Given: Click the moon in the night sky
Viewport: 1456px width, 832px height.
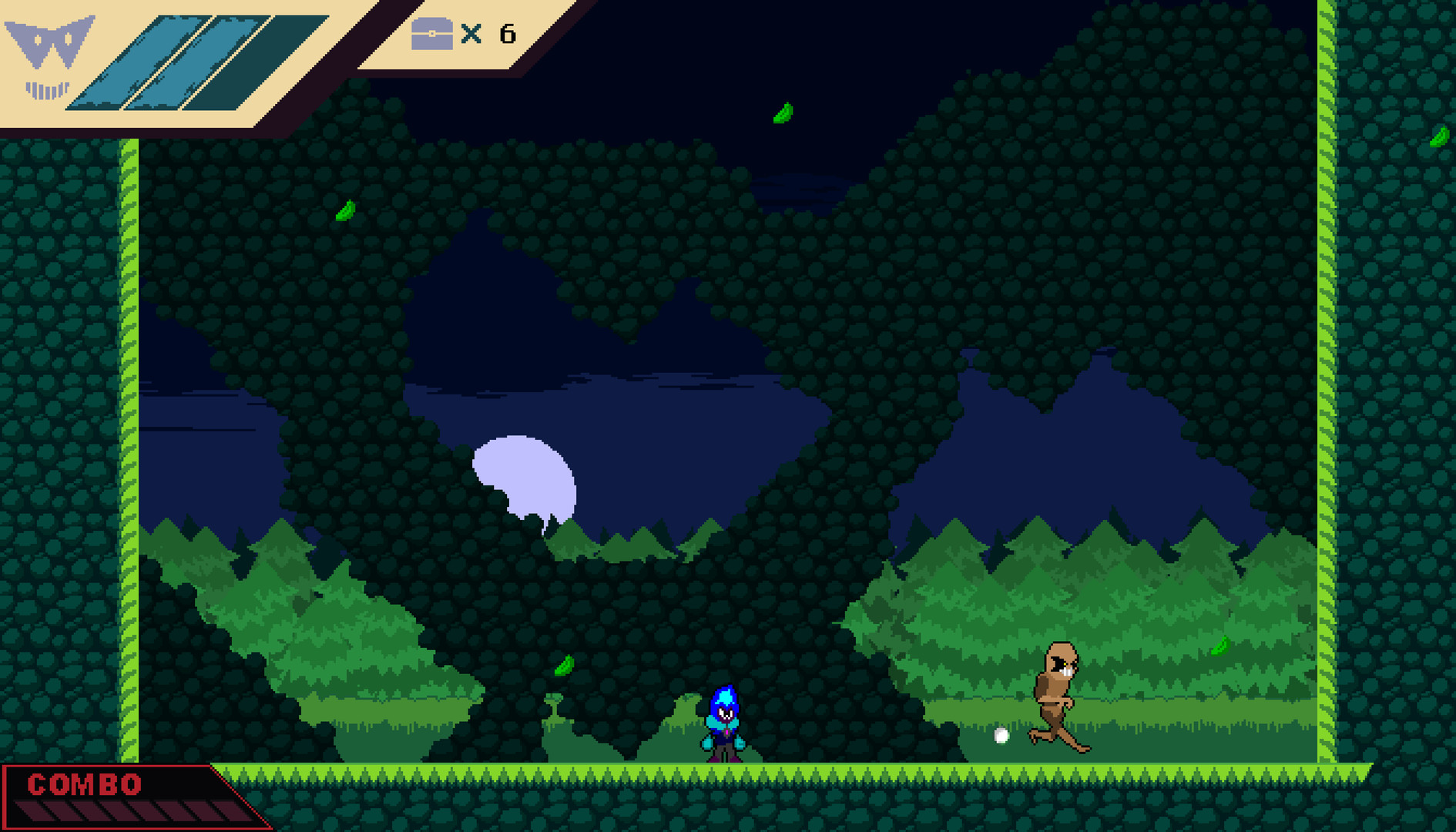Looking at the screenshot, I should [x=524, y=474].
